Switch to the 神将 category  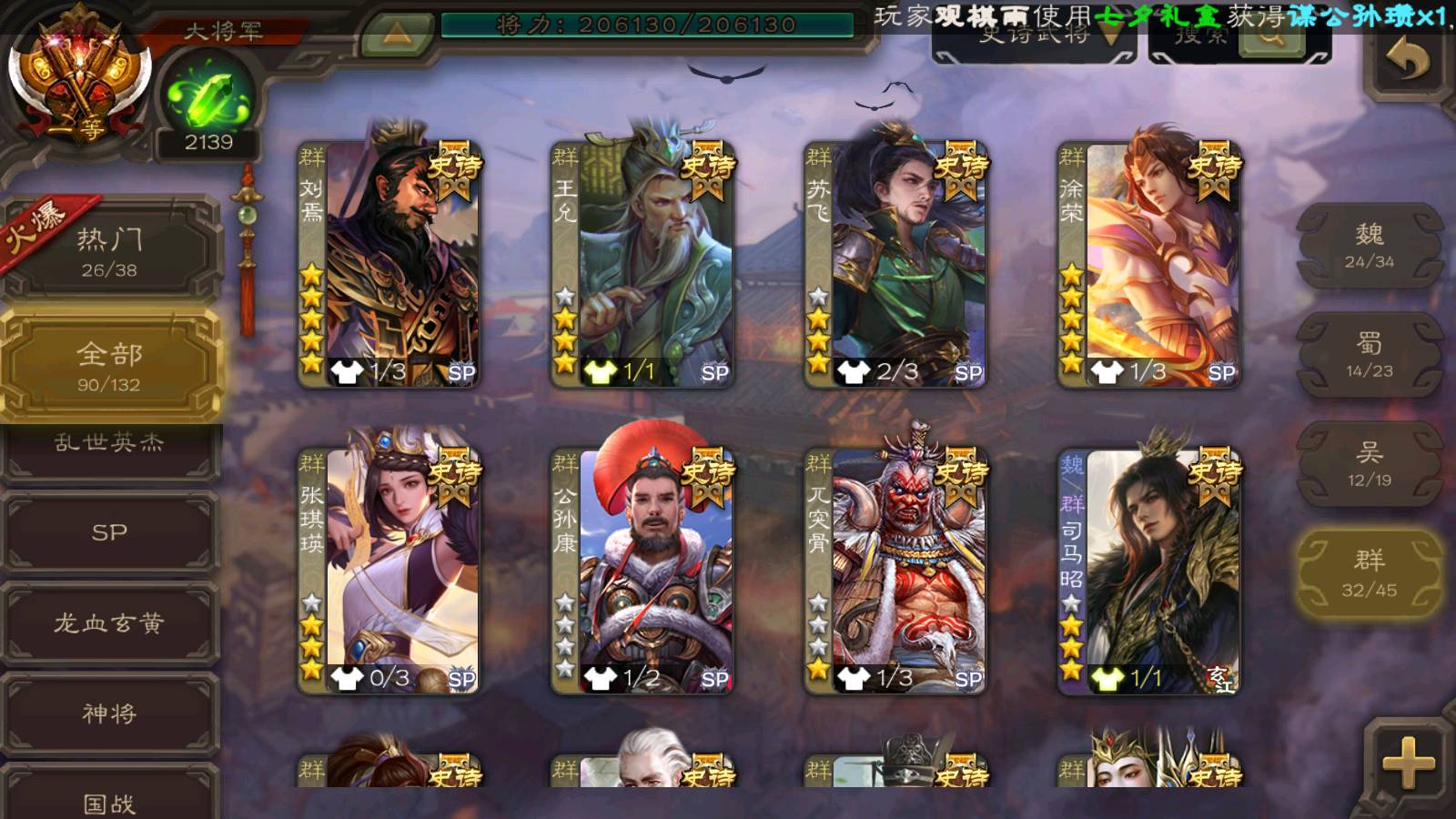109,713
